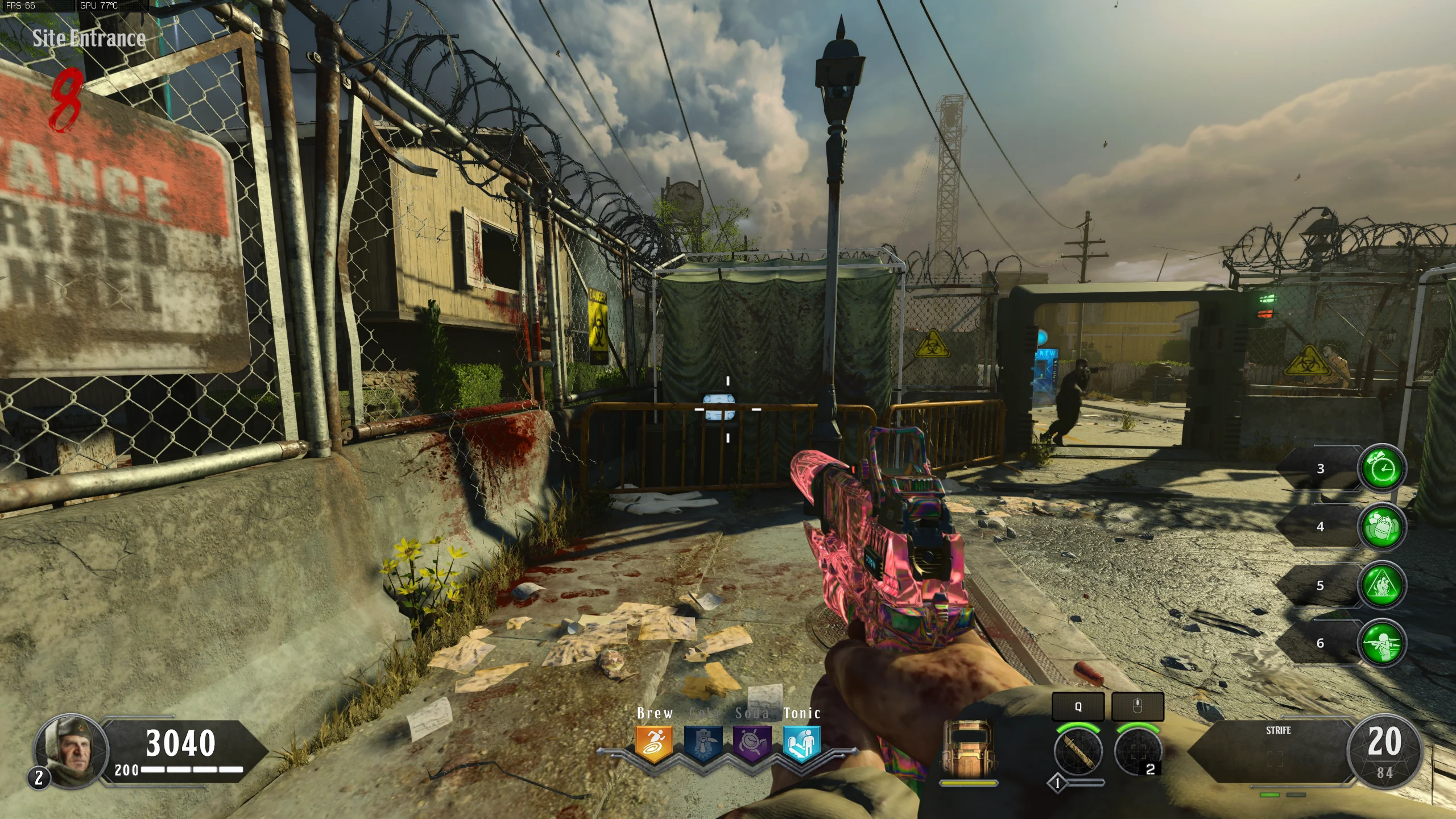Click the player character portrait

[x=71, y=751]
